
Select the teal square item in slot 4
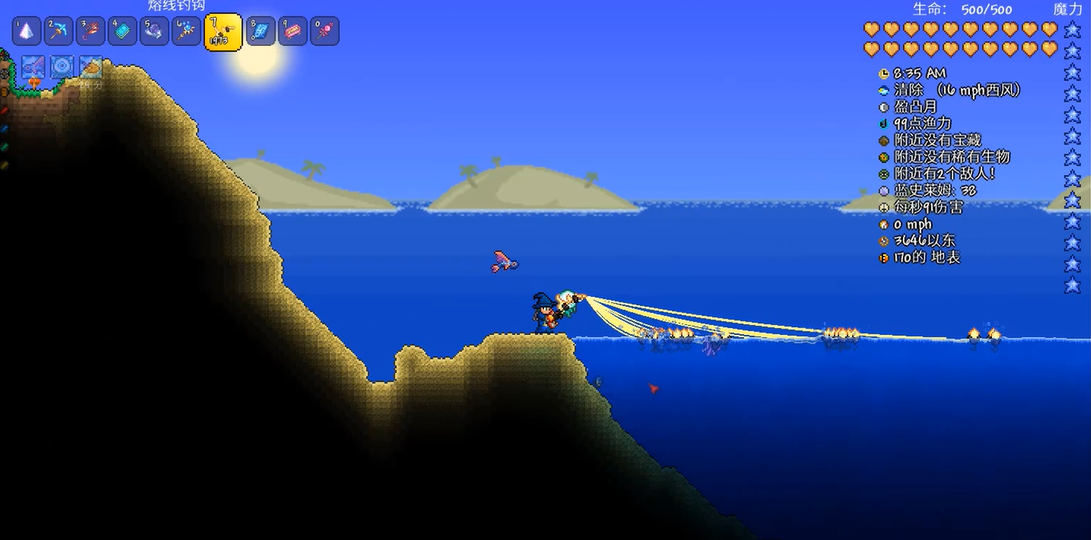click(x=122, y=31)
